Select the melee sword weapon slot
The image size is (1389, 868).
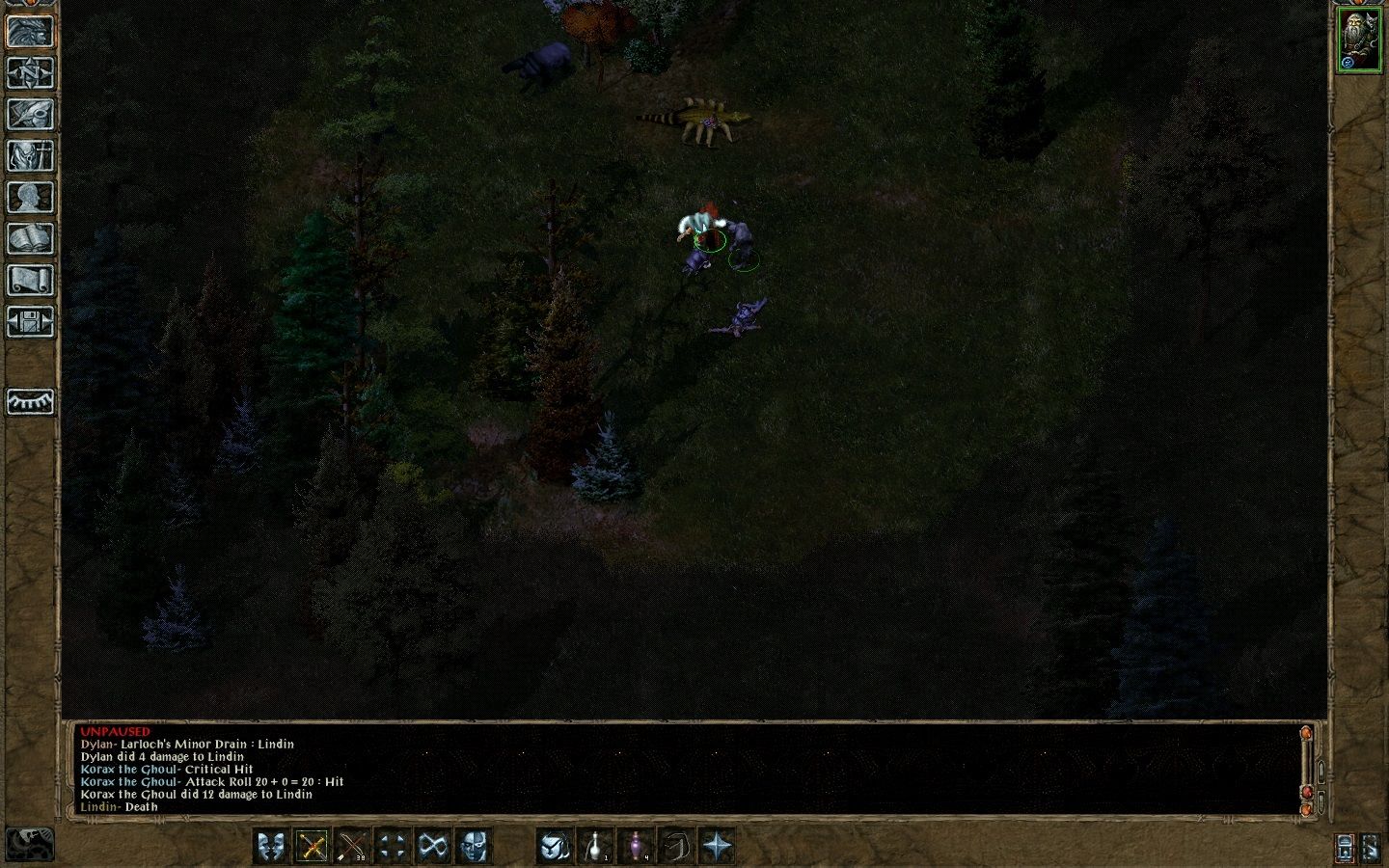coord(313,846)
